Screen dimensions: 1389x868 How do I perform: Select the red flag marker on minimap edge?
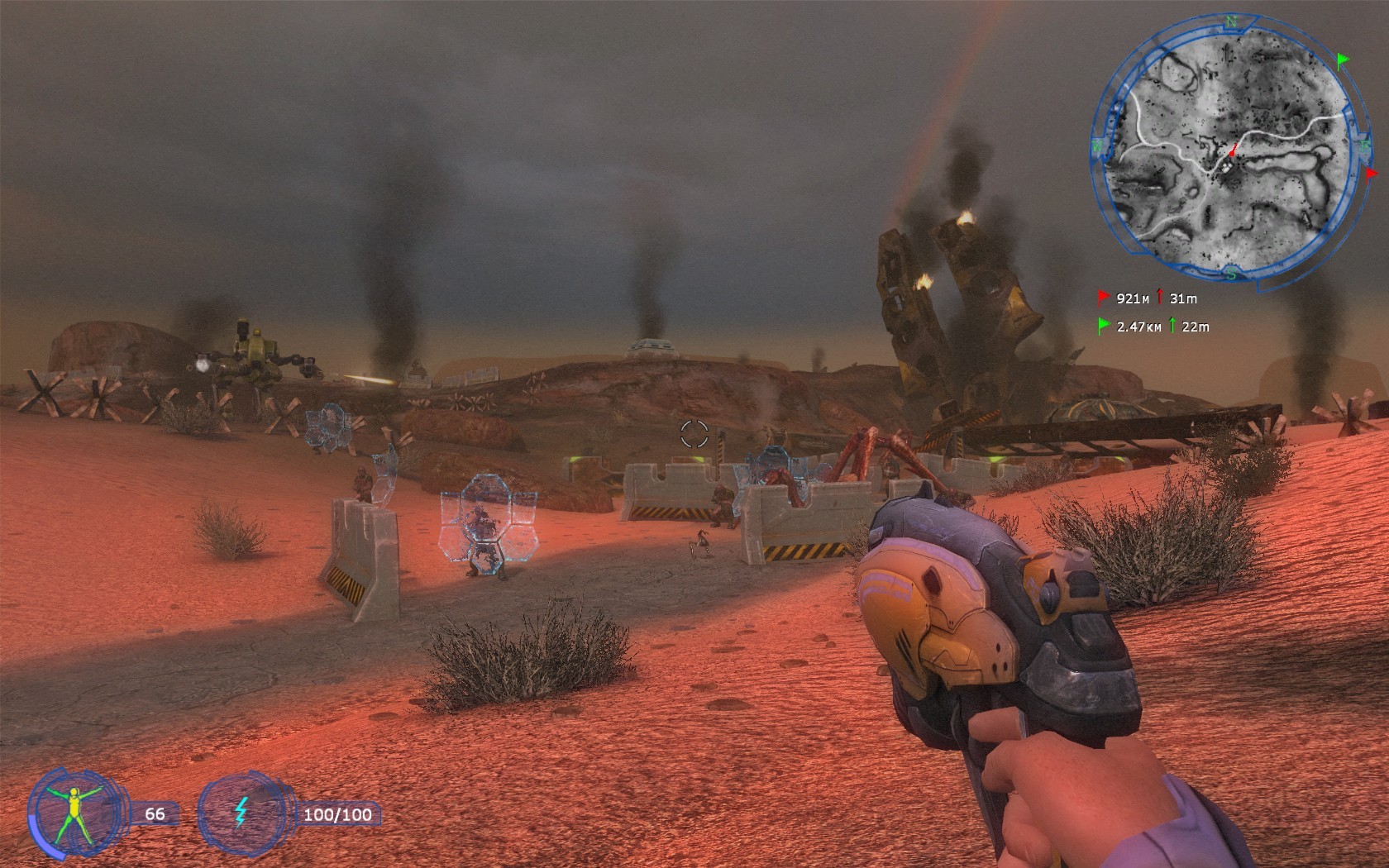tap(1372, 174)
